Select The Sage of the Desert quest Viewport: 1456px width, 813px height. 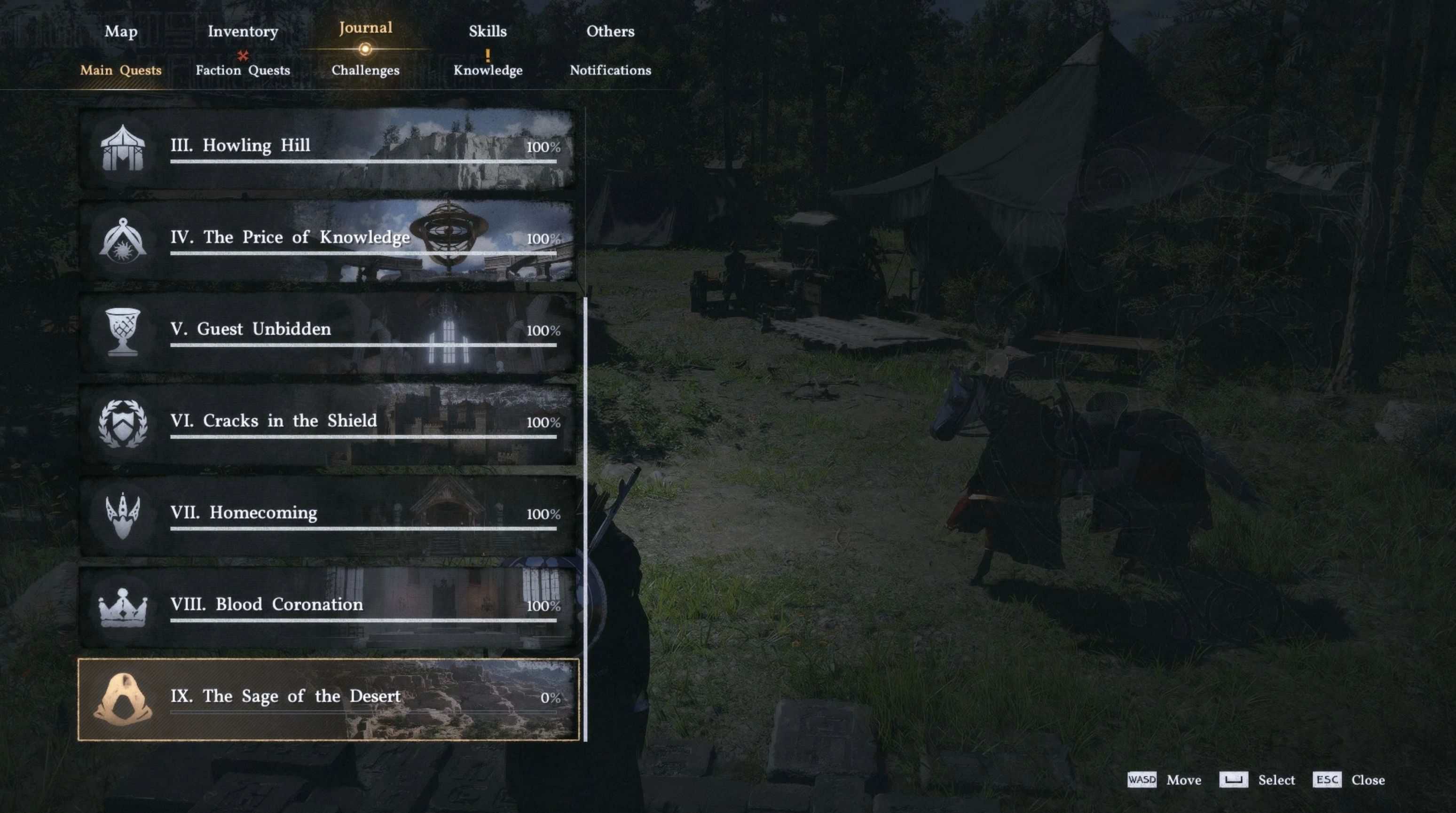pos(328,699)
